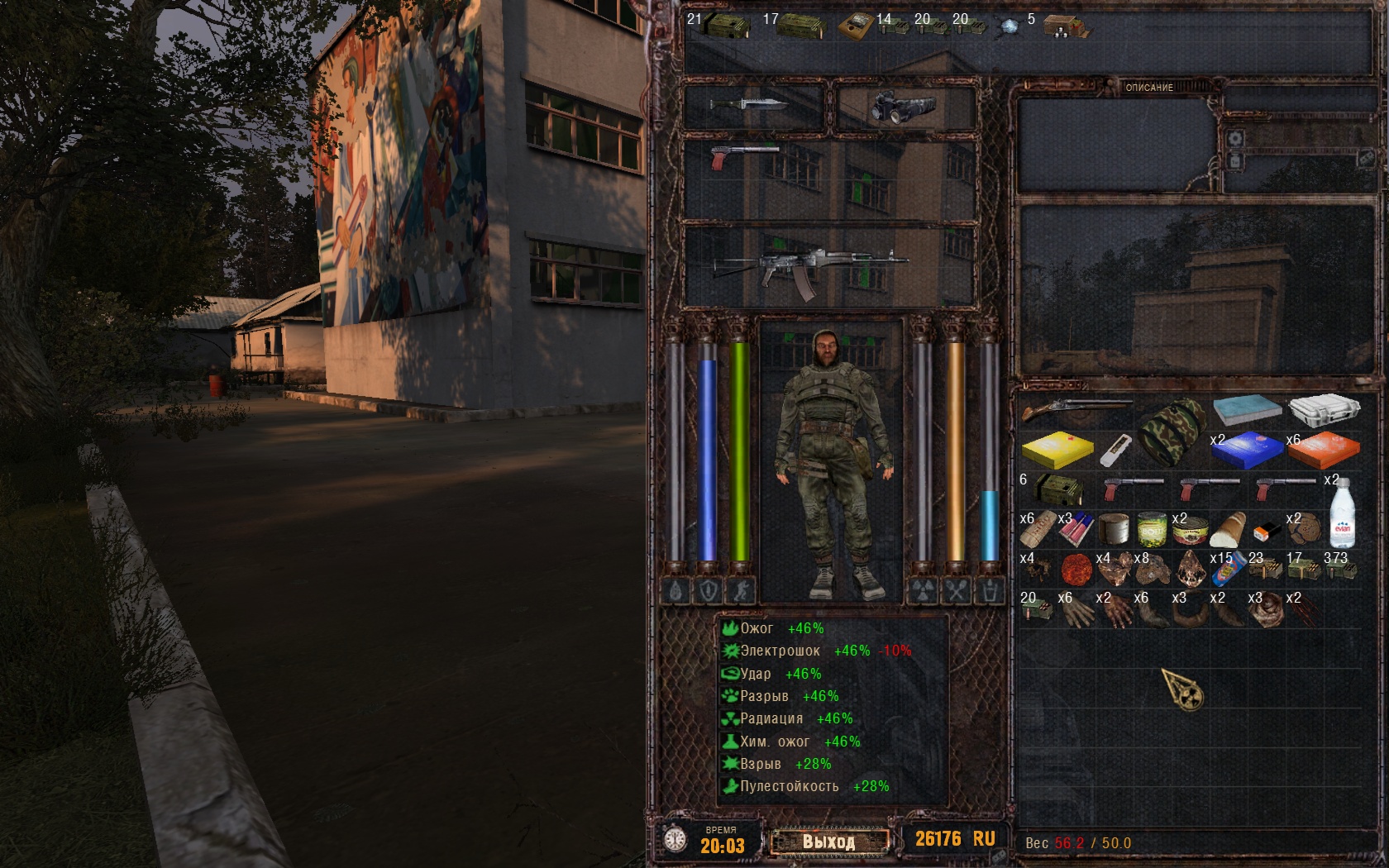Choose the yellow detector on the belt
The image size is (1389, 868).
click(857, 26)
